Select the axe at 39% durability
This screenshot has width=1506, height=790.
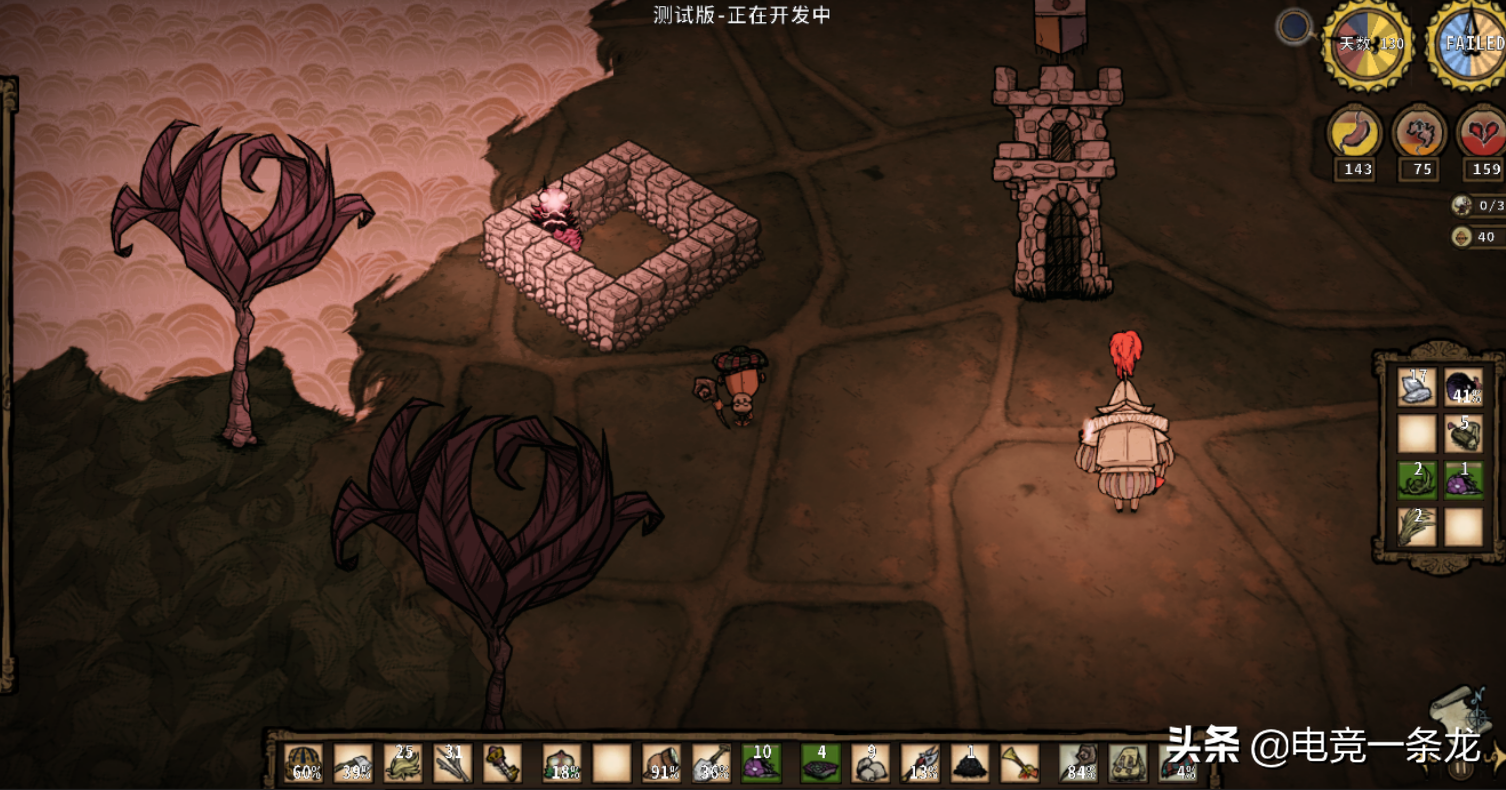(x=353, y=763)
